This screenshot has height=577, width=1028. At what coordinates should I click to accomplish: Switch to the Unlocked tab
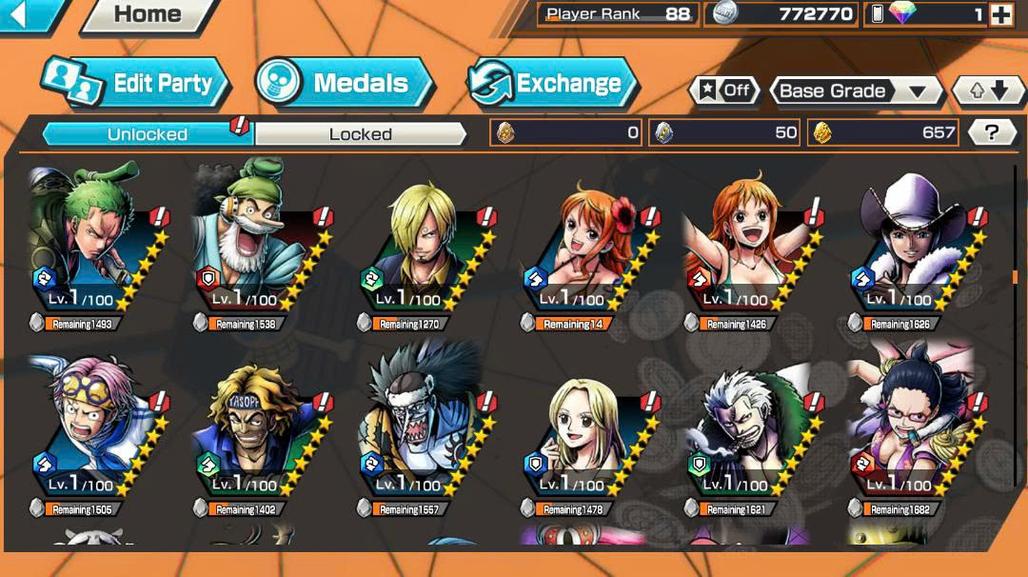pos(147,133)
